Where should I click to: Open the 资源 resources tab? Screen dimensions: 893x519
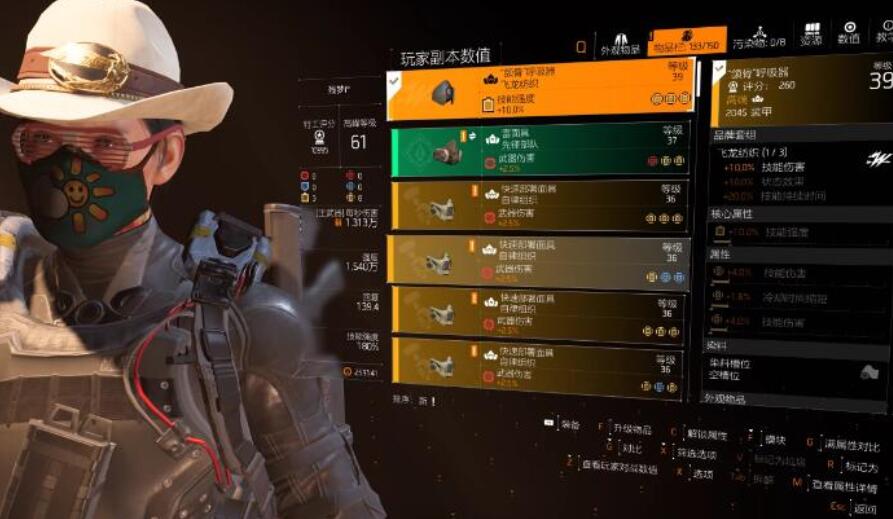(x=811, y=35)
